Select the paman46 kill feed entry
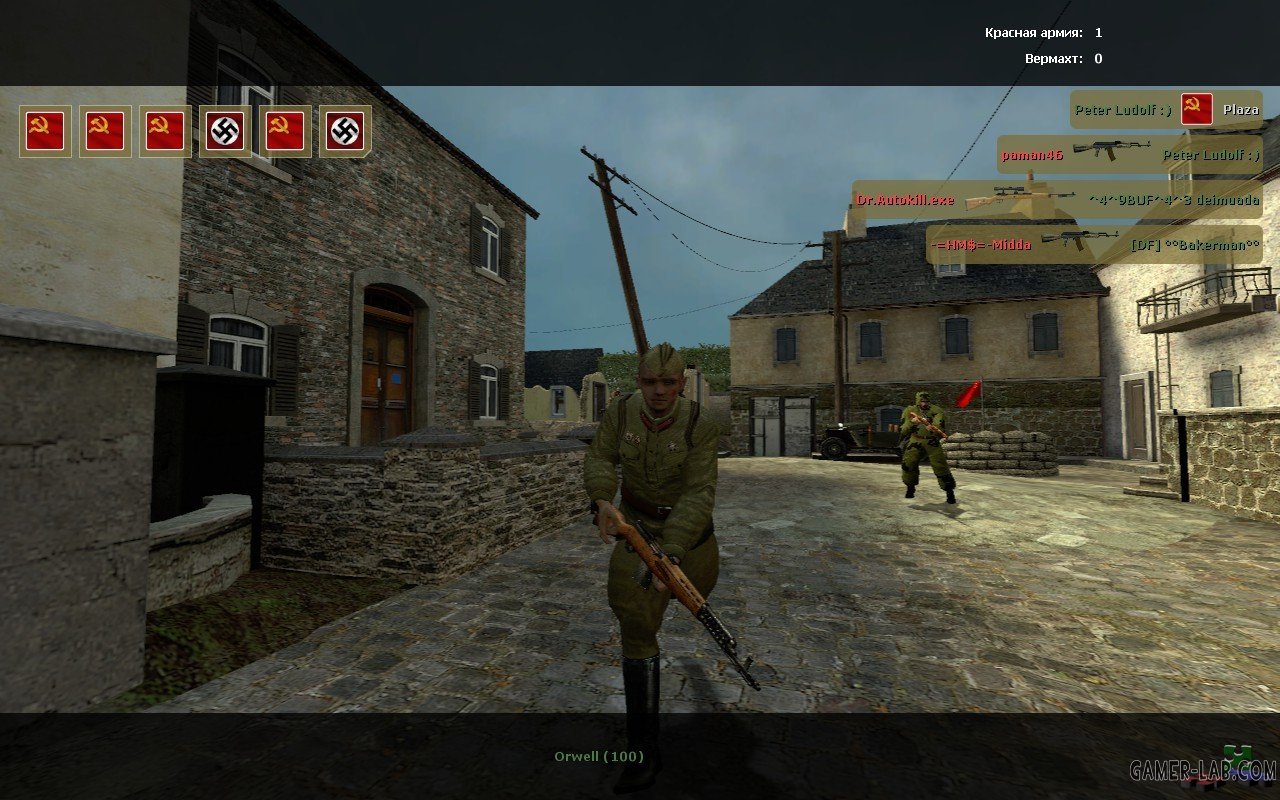Viewport: 1280px width, 800px height. coord(1129,155)
